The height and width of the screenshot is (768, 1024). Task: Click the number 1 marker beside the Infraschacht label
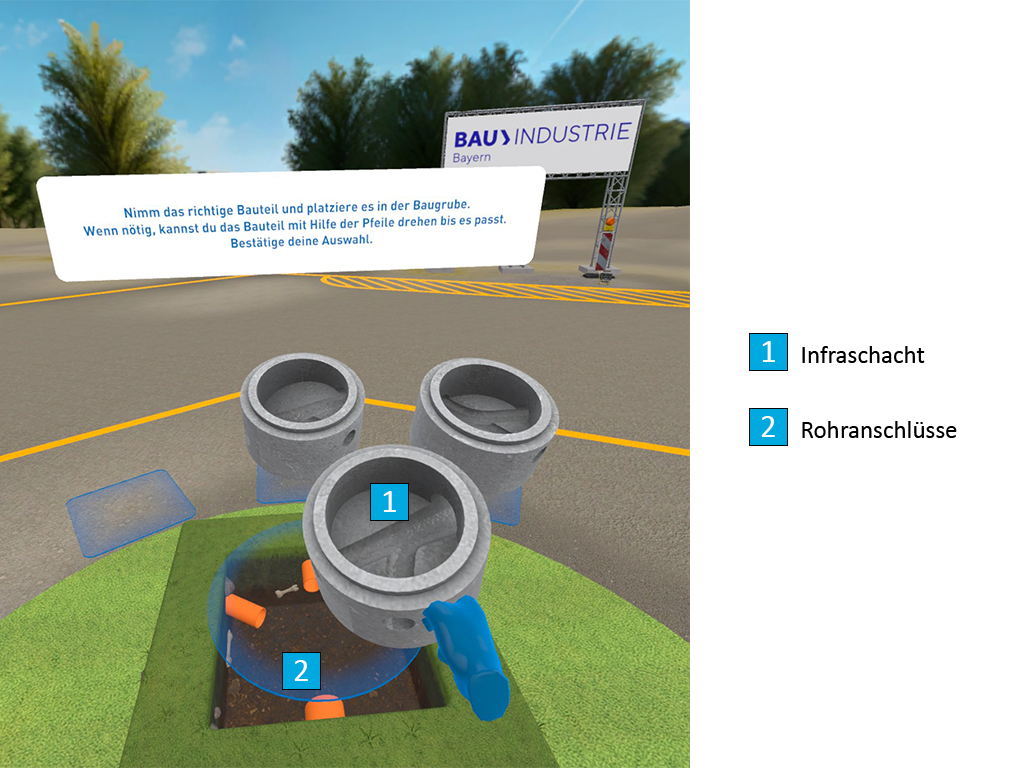tap(768, 352)
